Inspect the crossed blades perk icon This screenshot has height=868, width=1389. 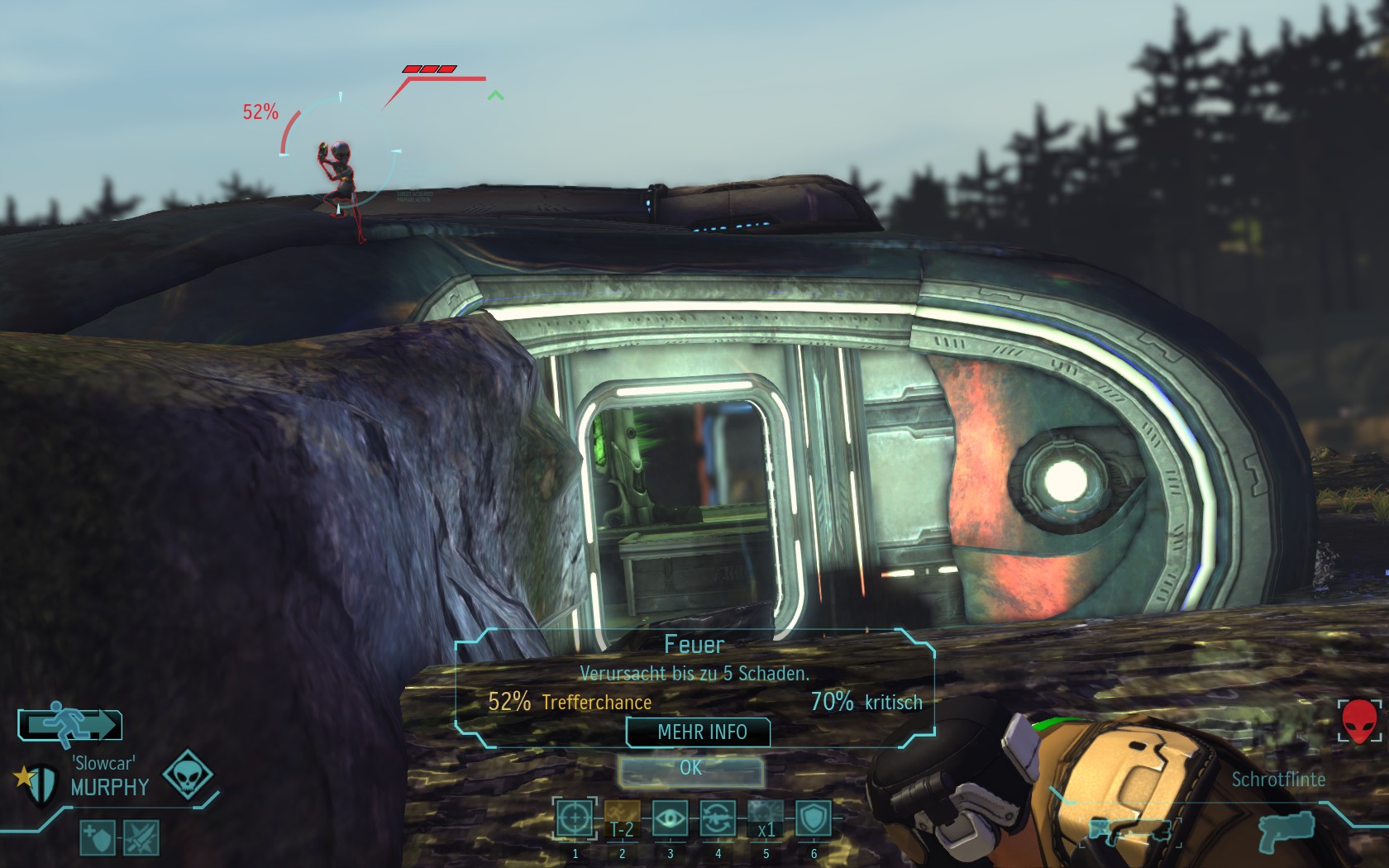141,838
